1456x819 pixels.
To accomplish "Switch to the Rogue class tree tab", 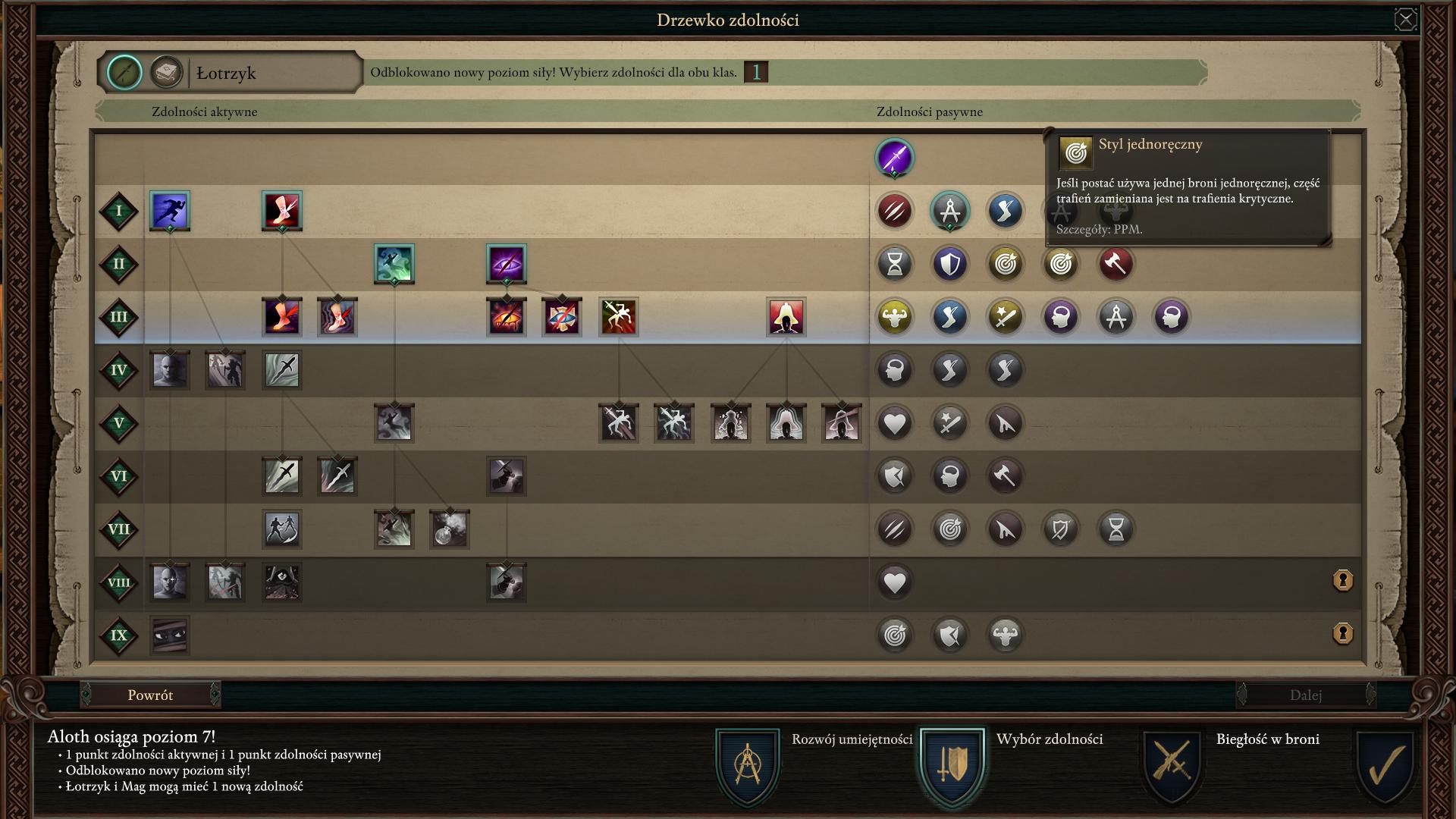I will point(124,73).
